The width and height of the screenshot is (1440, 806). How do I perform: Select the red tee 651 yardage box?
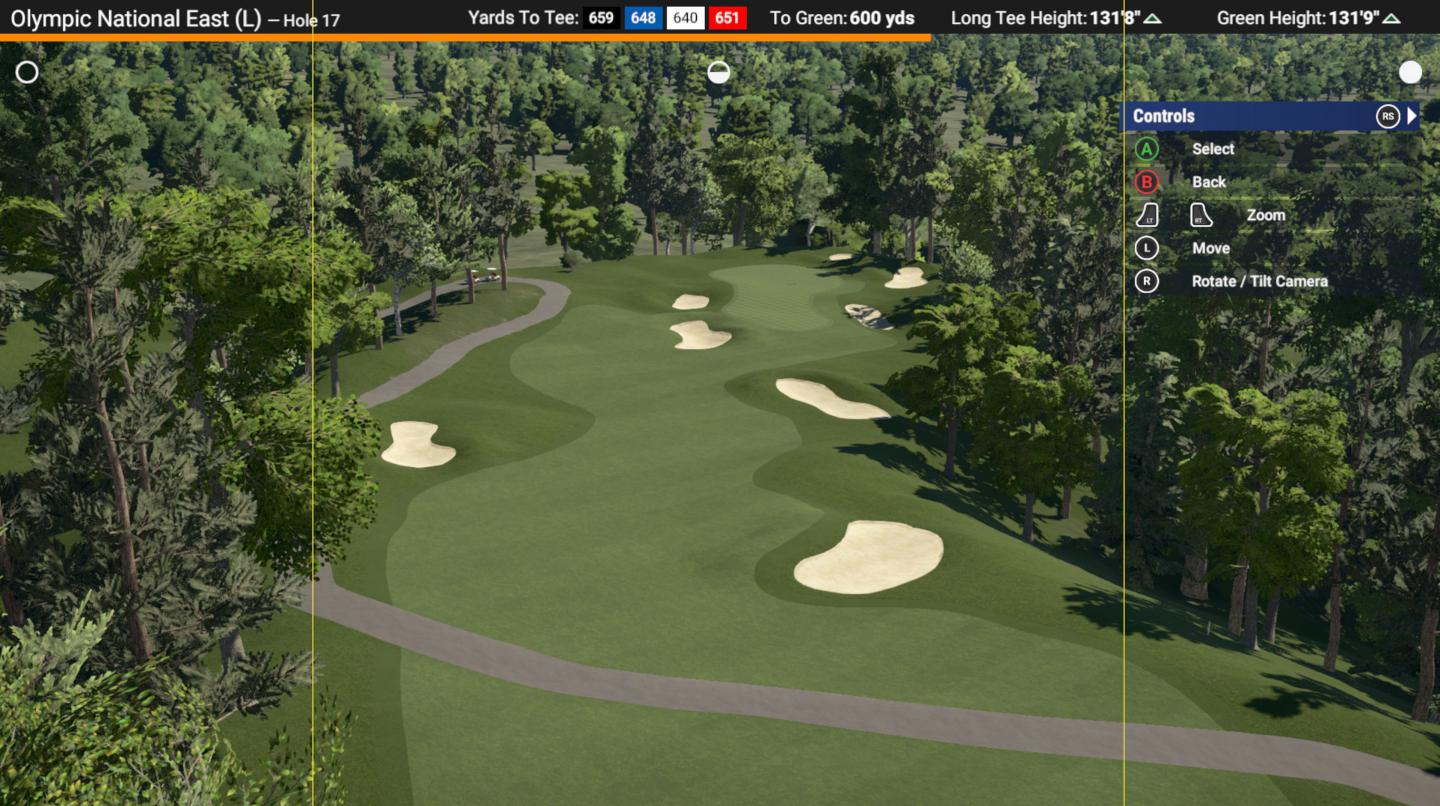[x=727, y=18]
